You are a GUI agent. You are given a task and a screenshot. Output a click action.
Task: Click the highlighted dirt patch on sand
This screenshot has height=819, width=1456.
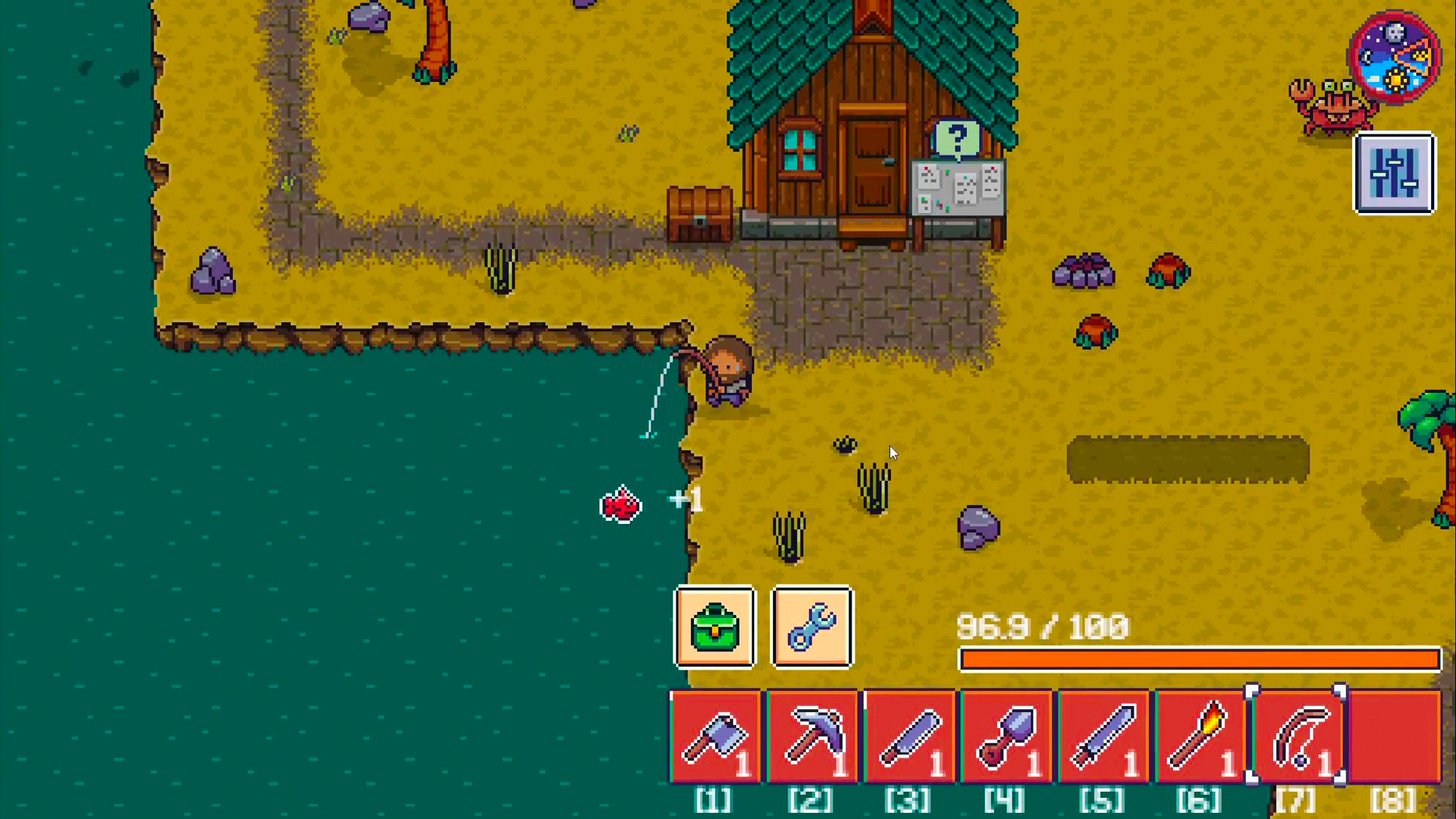pyautogui.click(x=1187, y=459)
